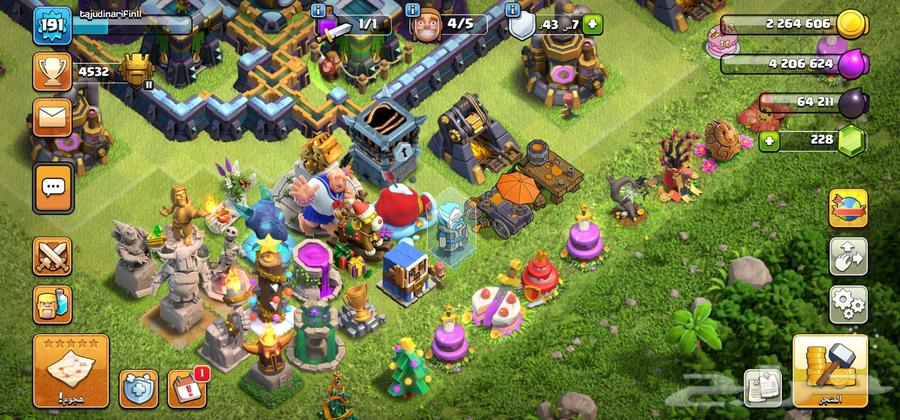
Task: Tap the green plus next to shield timer
Action: [x=593, y=23]
